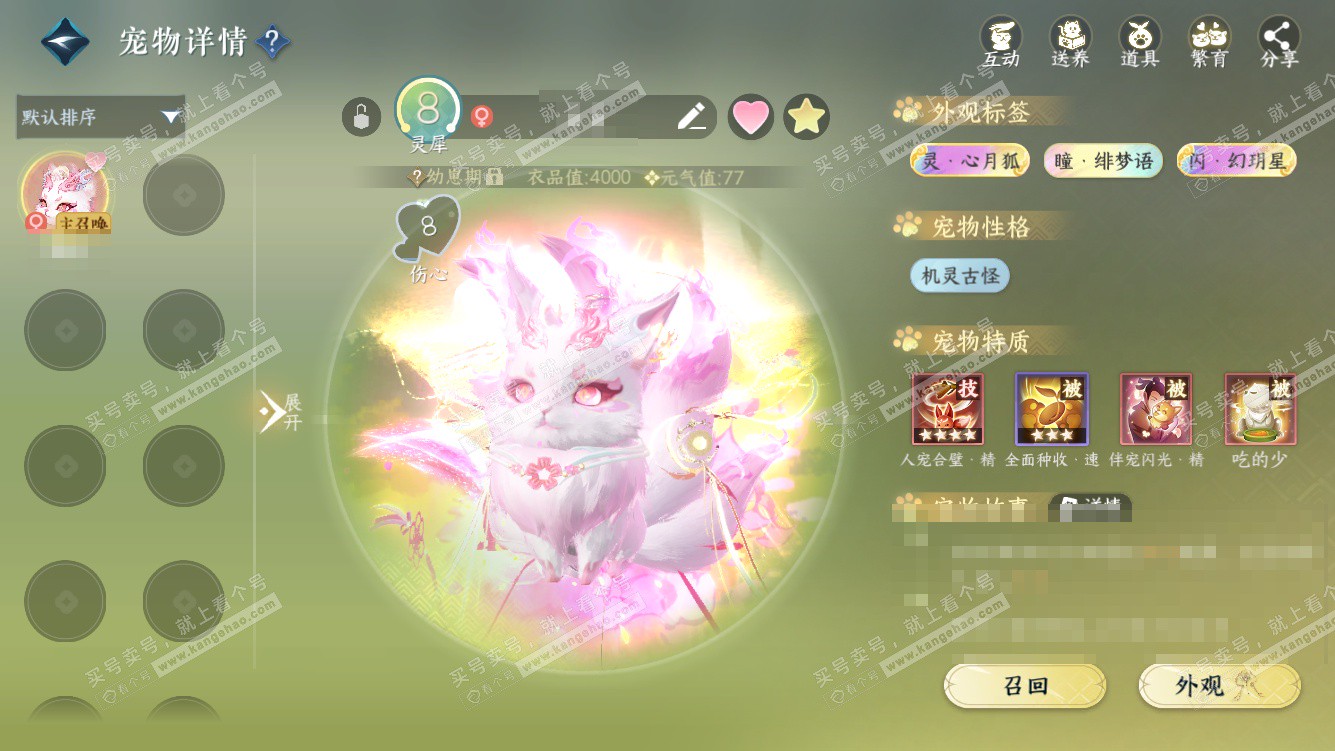
Task: Open the 默认排序 sort dropdown
Action: coord(100,117)
